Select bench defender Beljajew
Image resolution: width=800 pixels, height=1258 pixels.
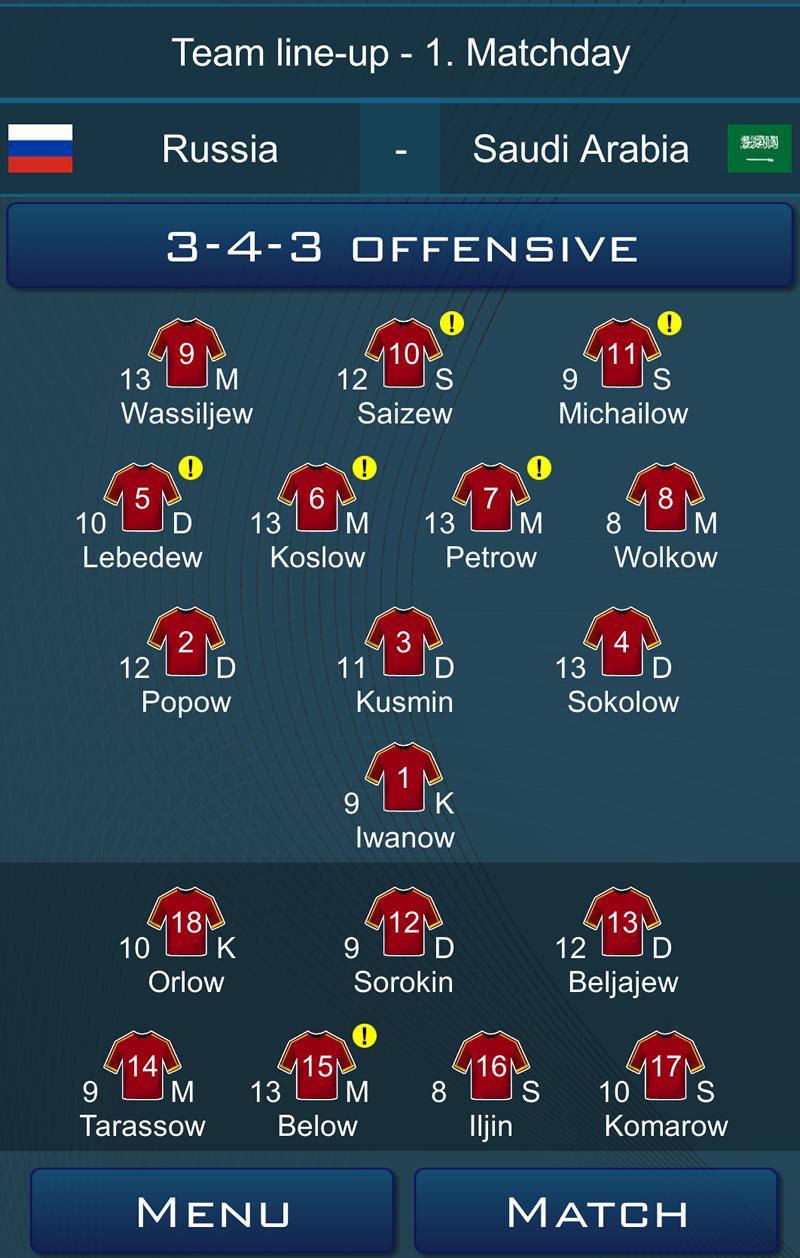[x=621, y=923]
